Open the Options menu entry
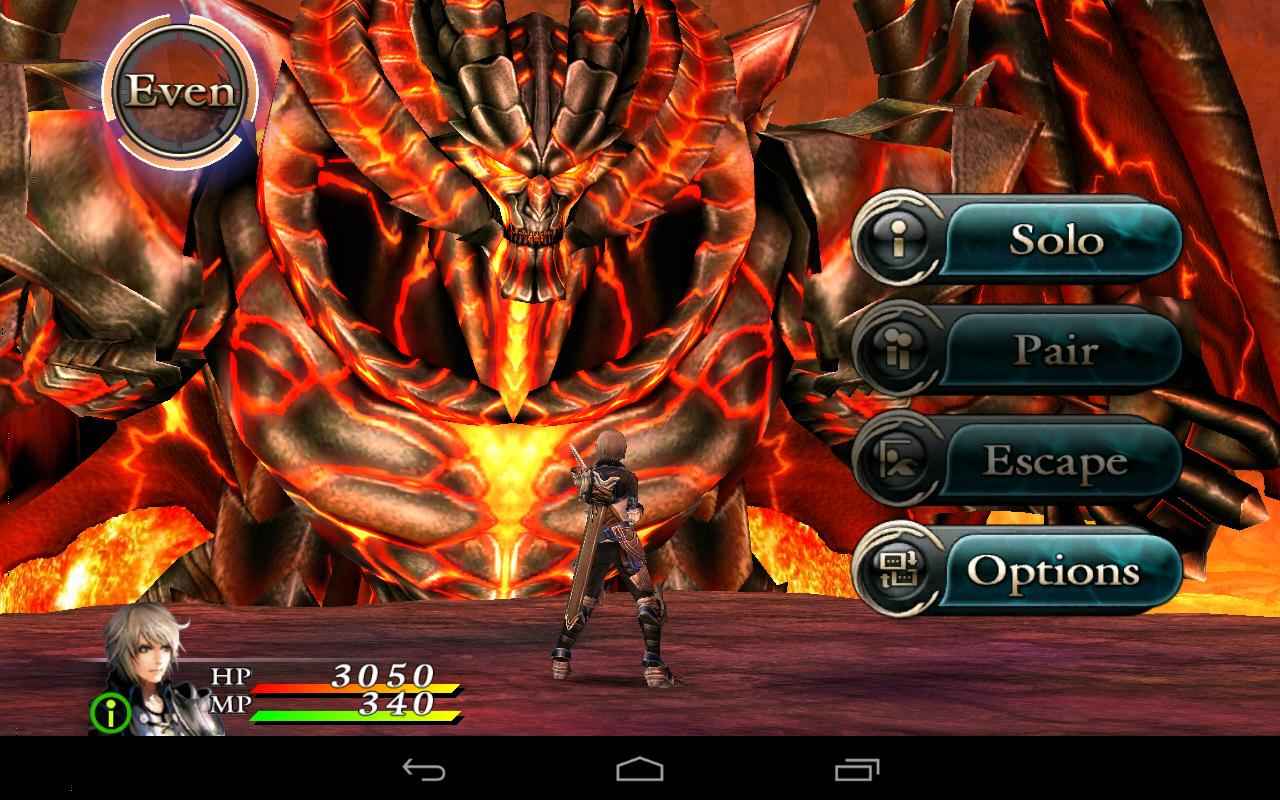The image size is (1280, 800). click(x=1058, y=570)
